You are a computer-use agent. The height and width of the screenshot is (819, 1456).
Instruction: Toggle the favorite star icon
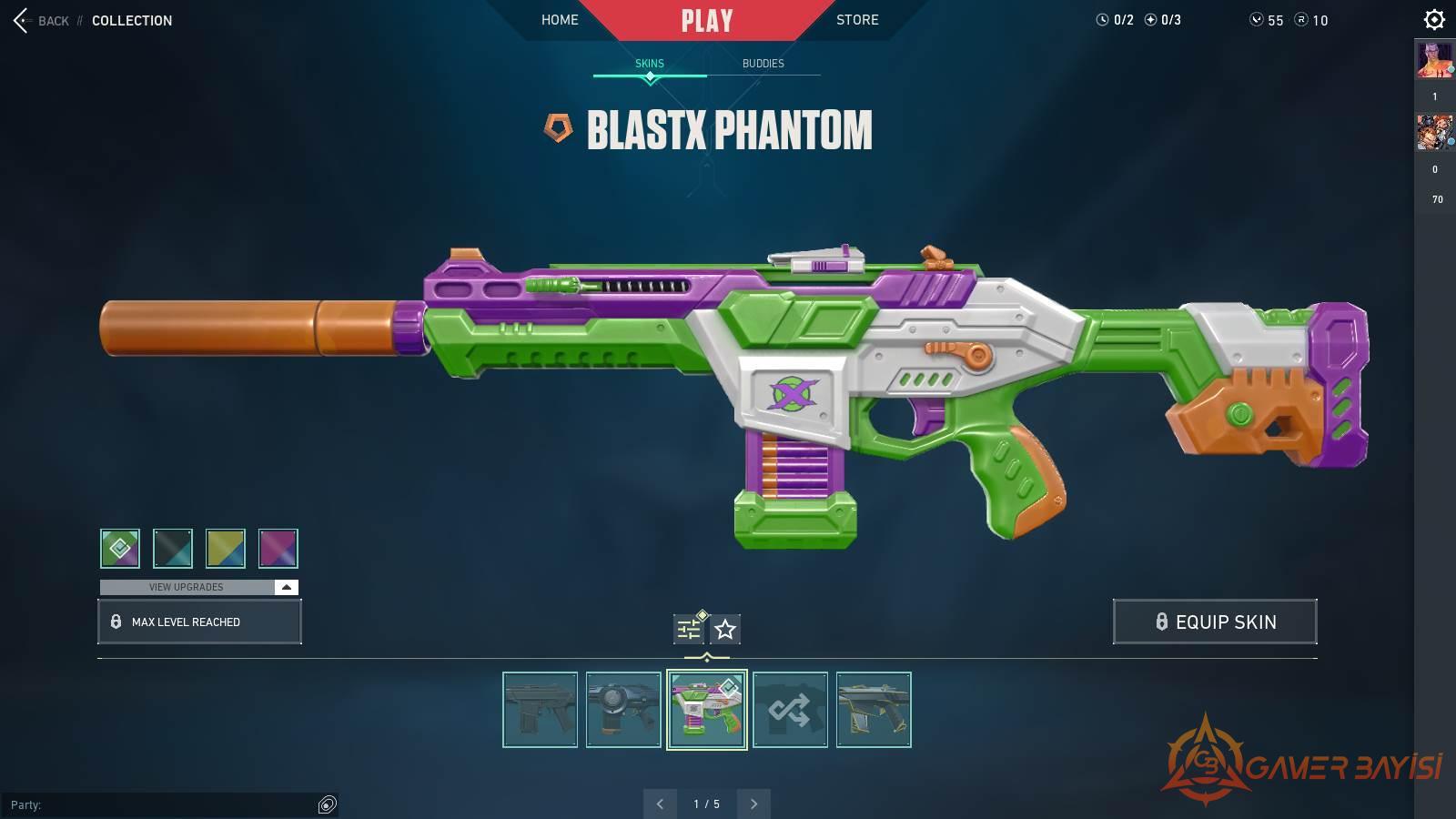click(x=725, y=629)
